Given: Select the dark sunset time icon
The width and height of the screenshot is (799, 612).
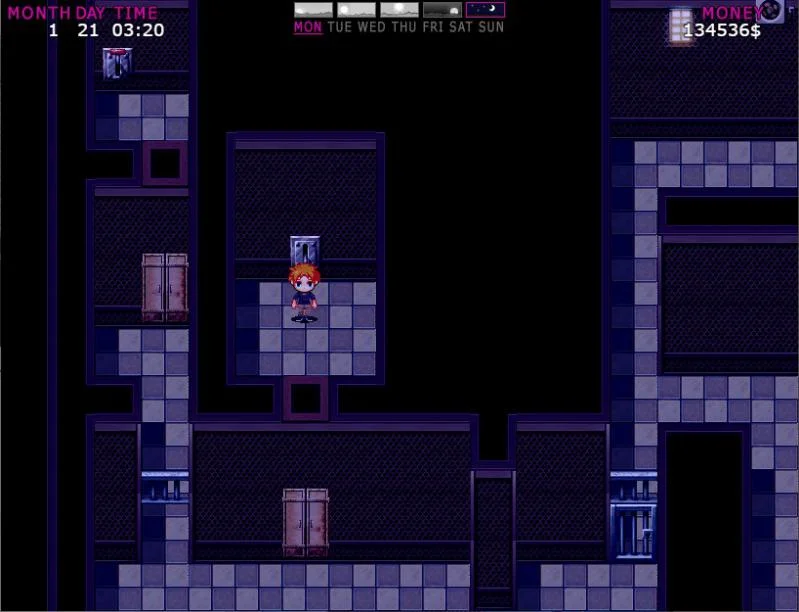Looking at the screenshot, I should coord(442,10).
